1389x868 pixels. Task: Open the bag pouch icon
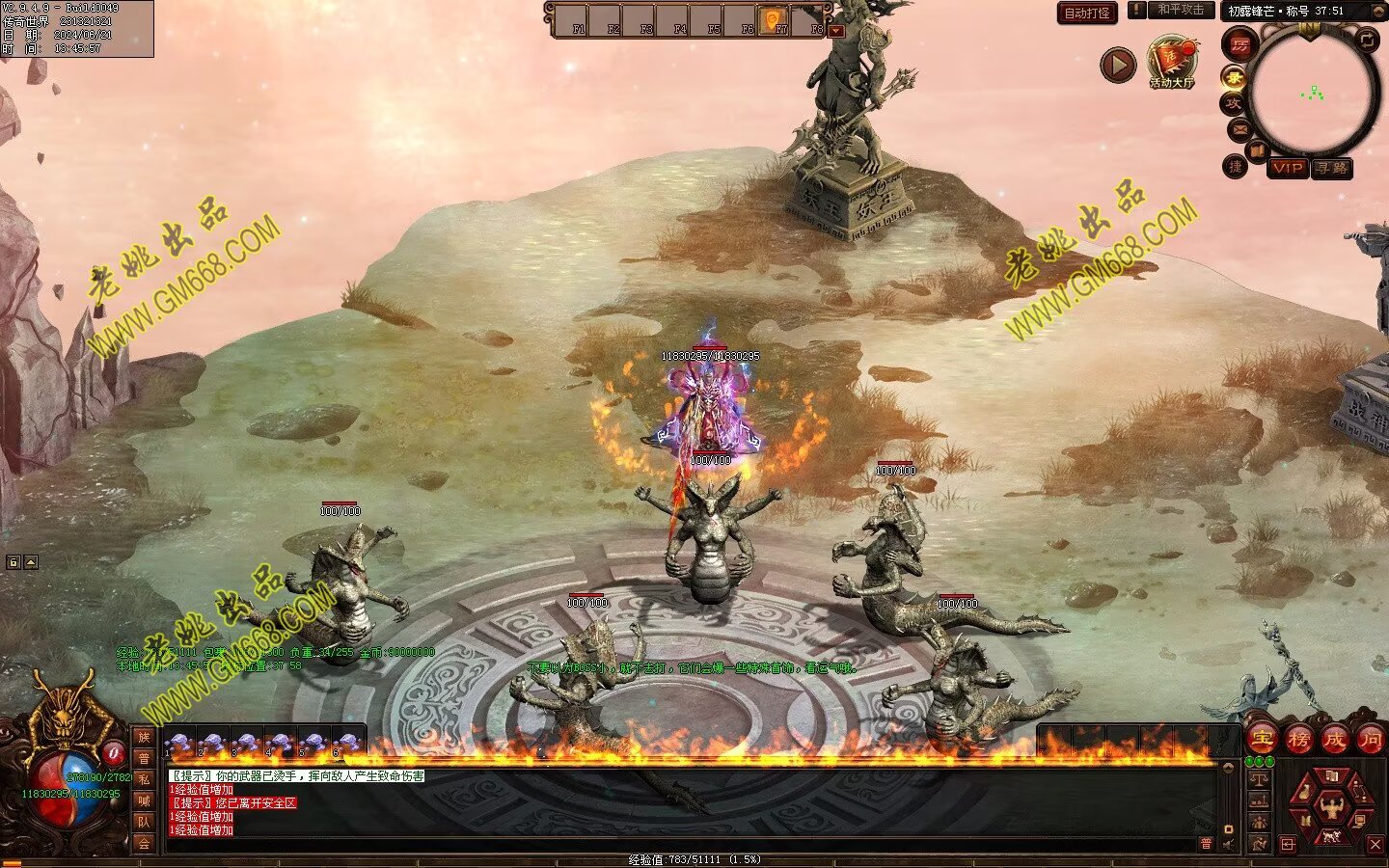tap(1305, 793)
